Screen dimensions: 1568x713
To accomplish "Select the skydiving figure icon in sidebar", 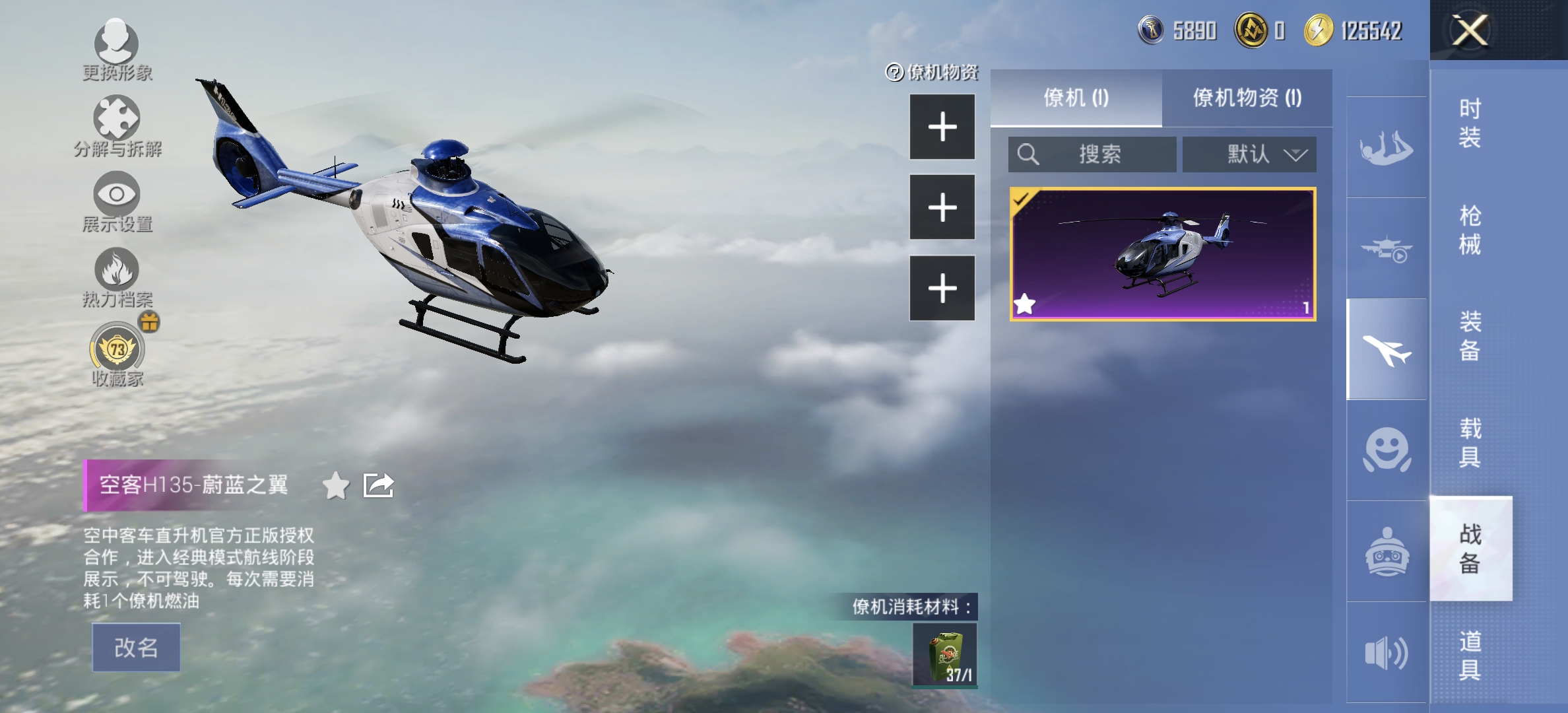I will tap(1386, 147).
